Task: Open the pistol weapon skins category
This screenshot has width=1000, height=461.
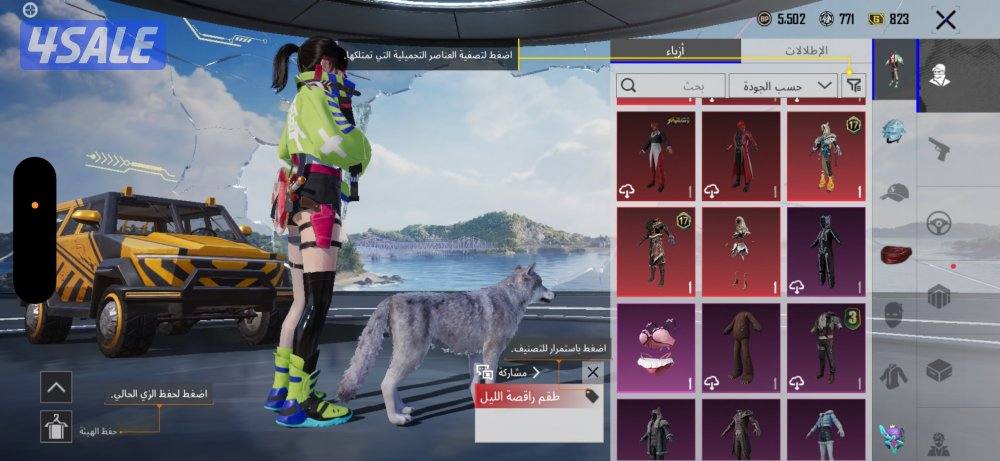Action: coord(938,150)
